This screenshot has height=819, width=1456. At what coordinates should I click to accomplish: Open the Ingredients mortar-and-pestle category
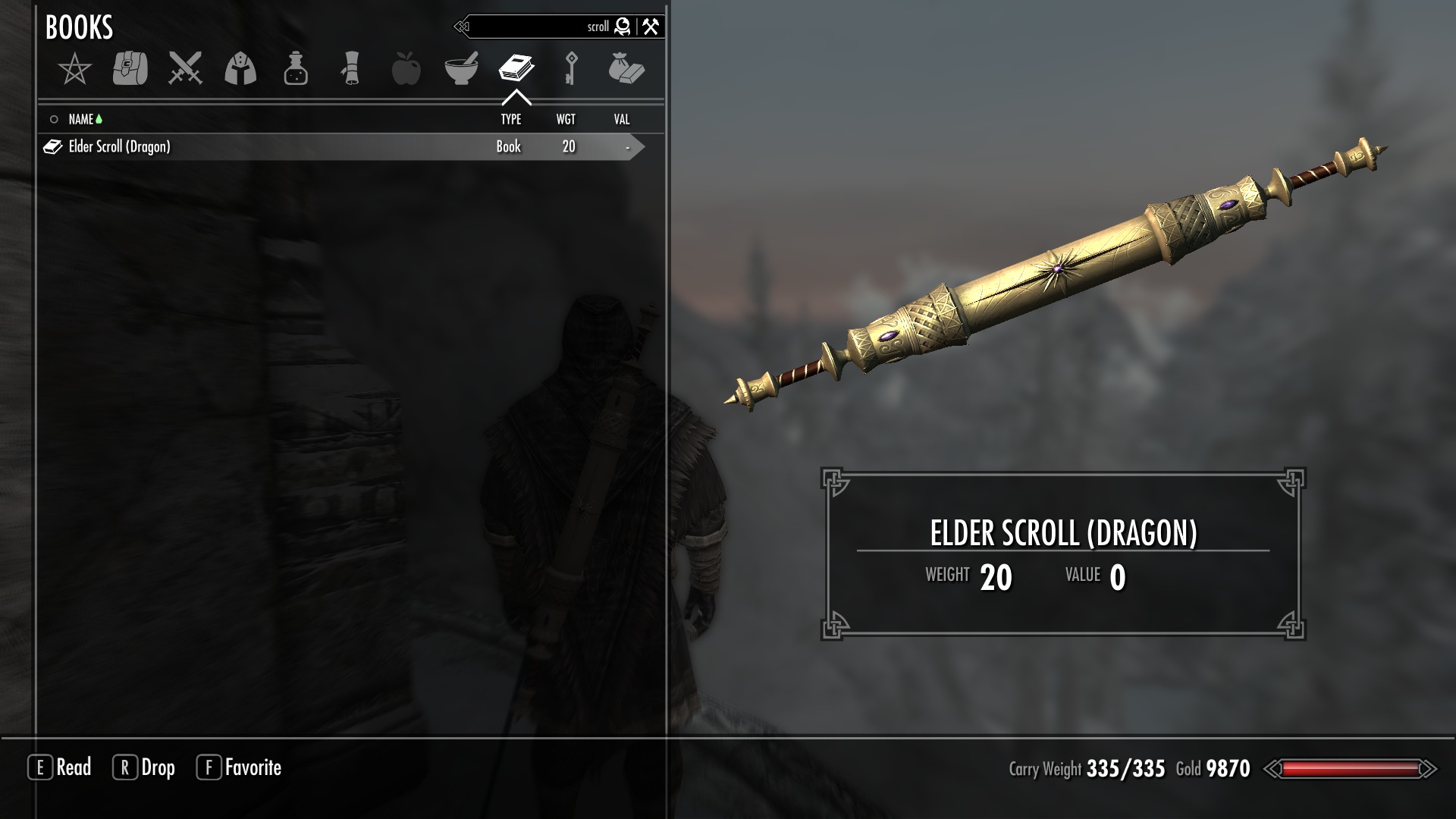(x=461, y=69)
